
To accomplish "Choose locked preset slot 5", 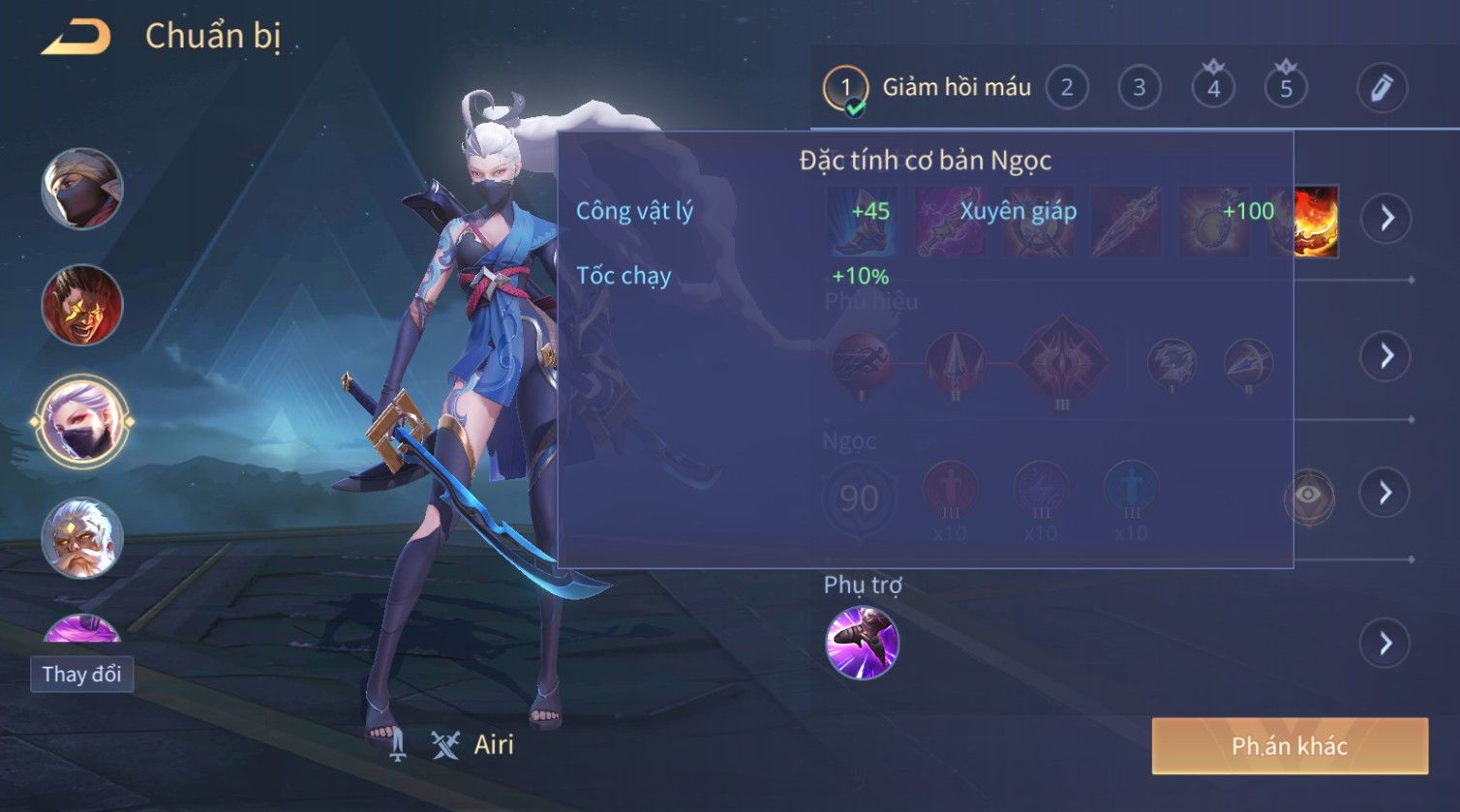I will [1286, 88].
